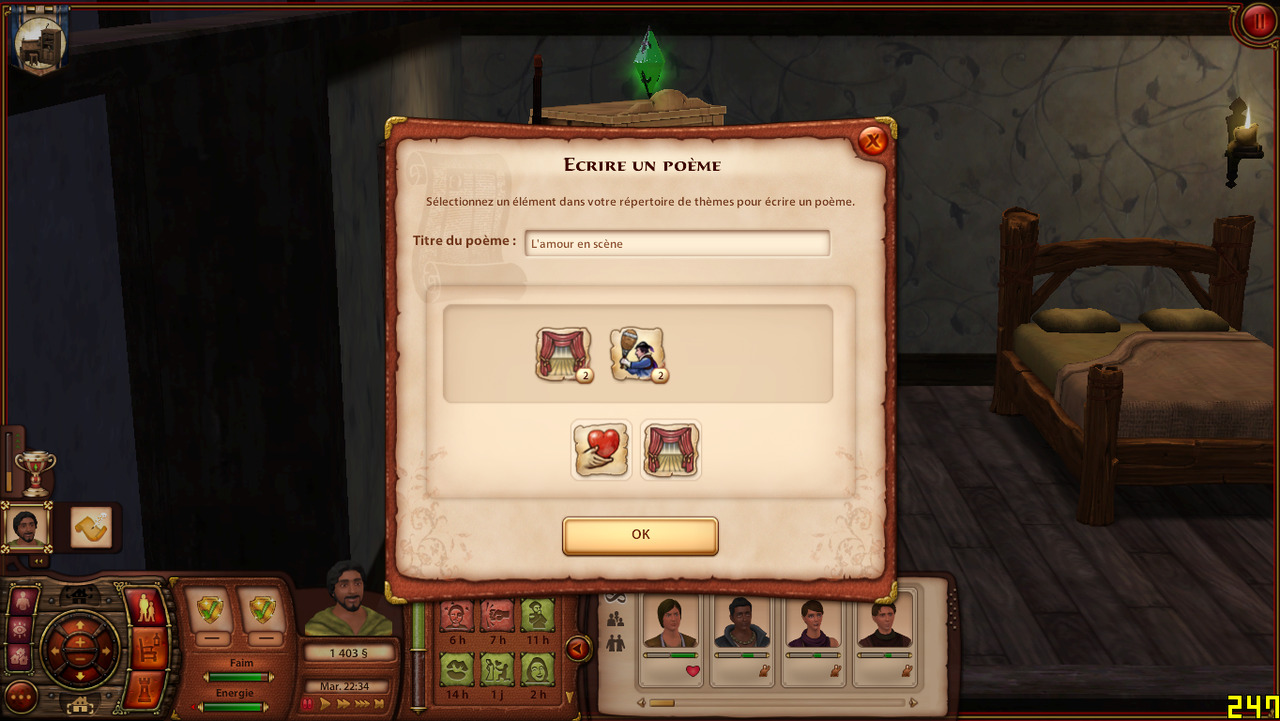Image resolution: width=1280 pixels, height=721 pixels.
Task: Select the theater curtain theme in the repertoire
Action: 563,354
